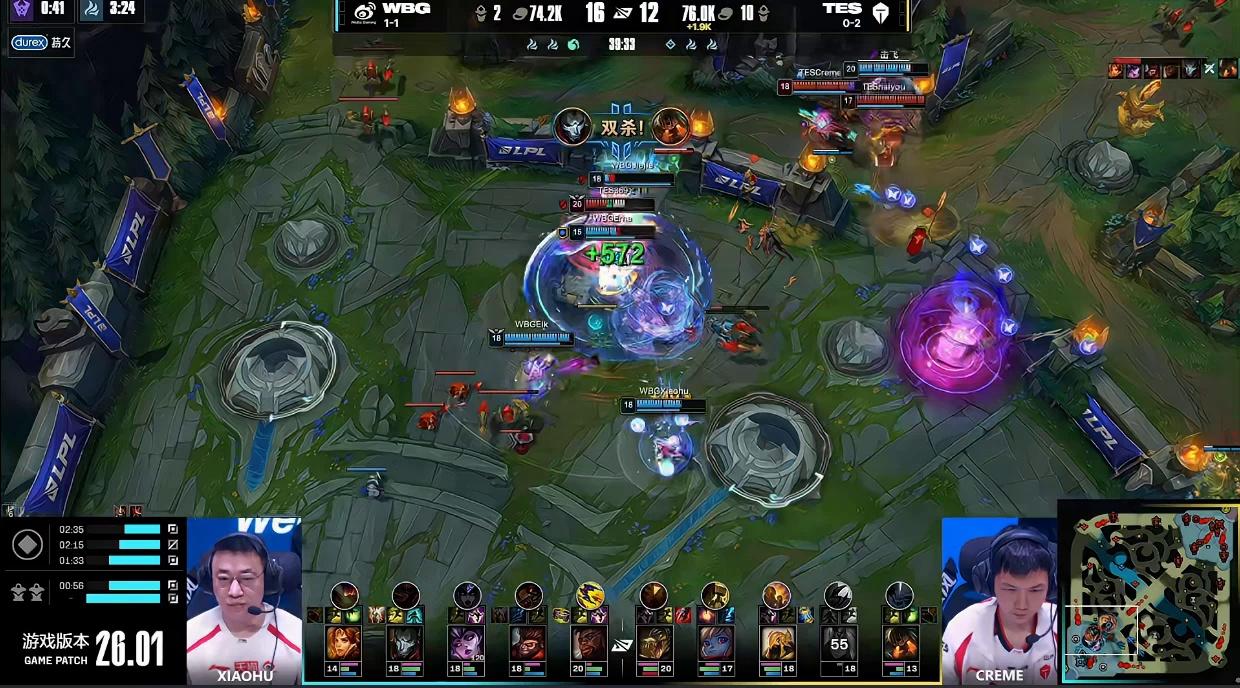Click the WBG team logo on scoreboard
Viewport: 1240px width, 688px height.
coord(367,11)
